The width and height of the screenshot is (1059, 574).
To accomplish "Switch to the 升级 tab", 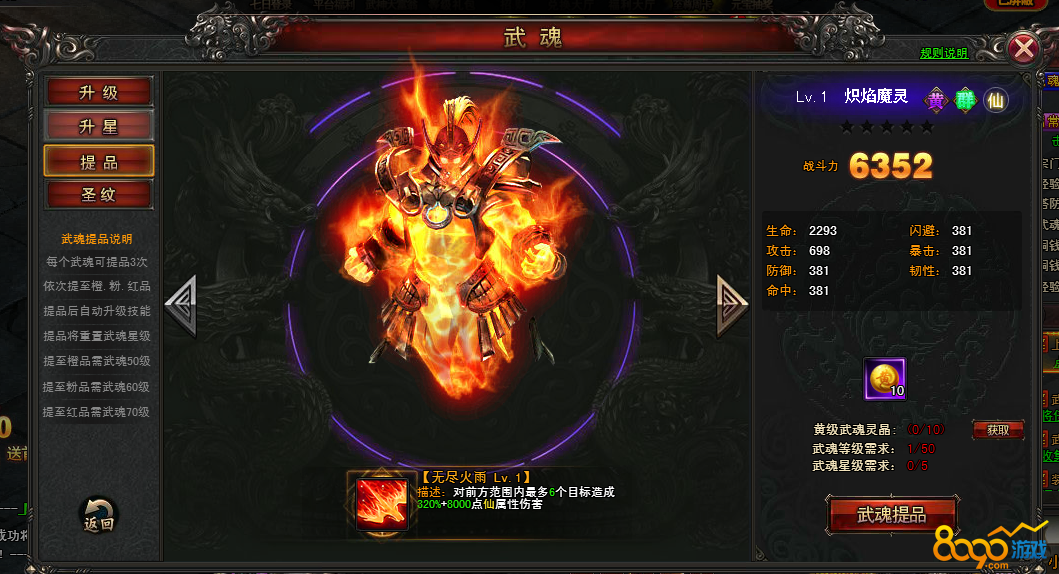I will coord(98,92).
